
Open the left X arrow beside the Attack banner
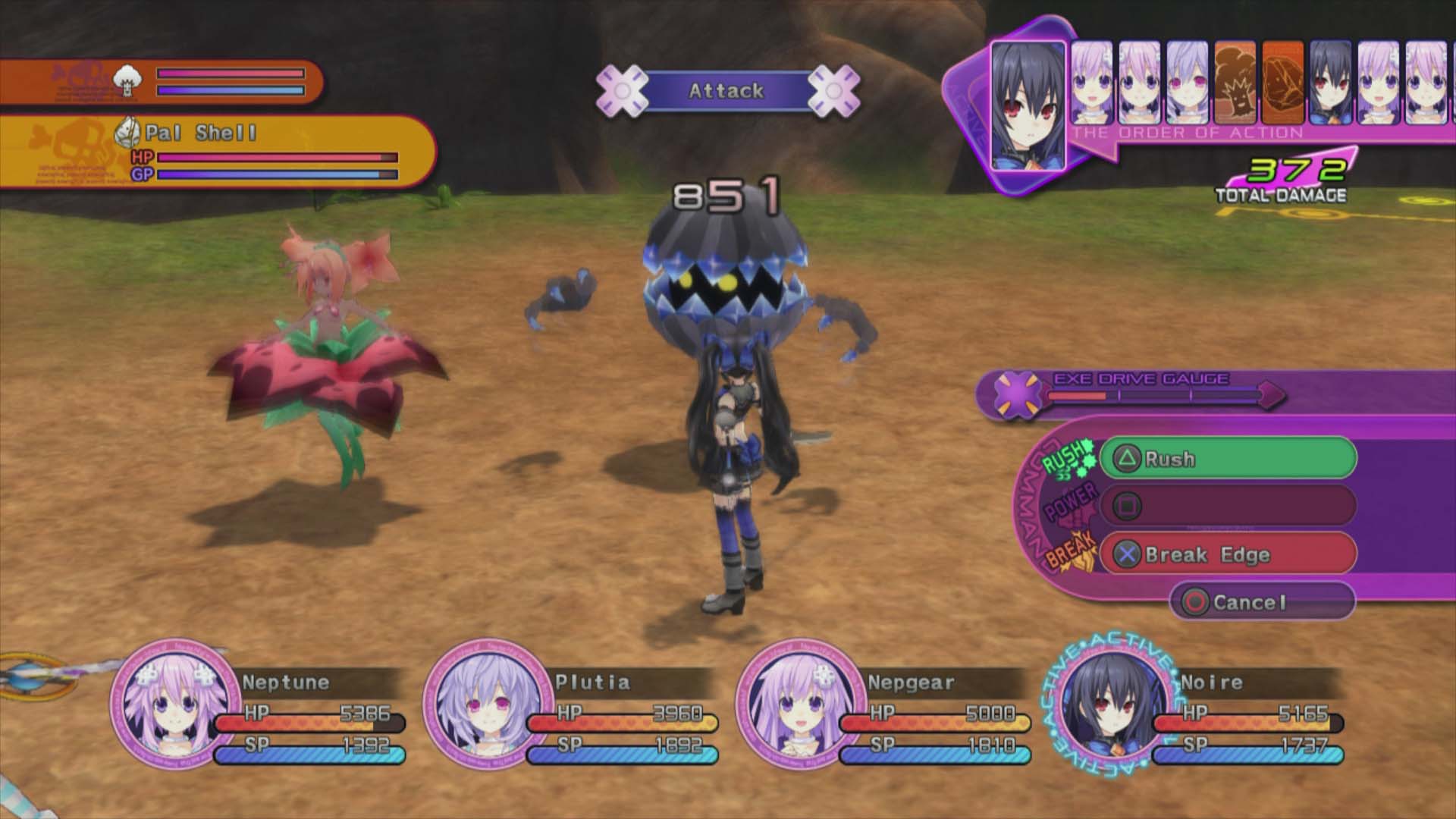pos(623,90)
